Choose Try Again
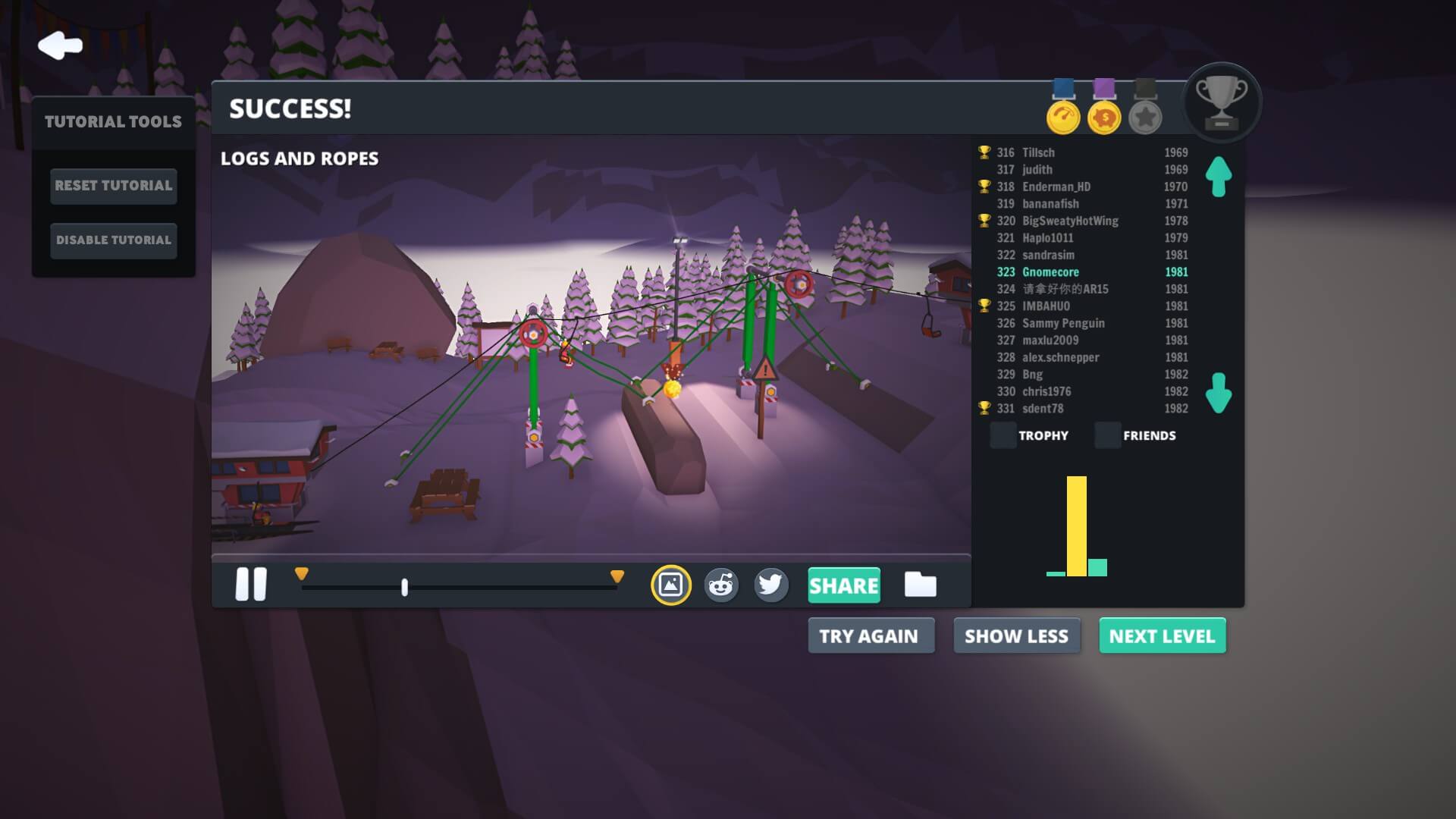The image size is (1456, 819). [869, 636]
